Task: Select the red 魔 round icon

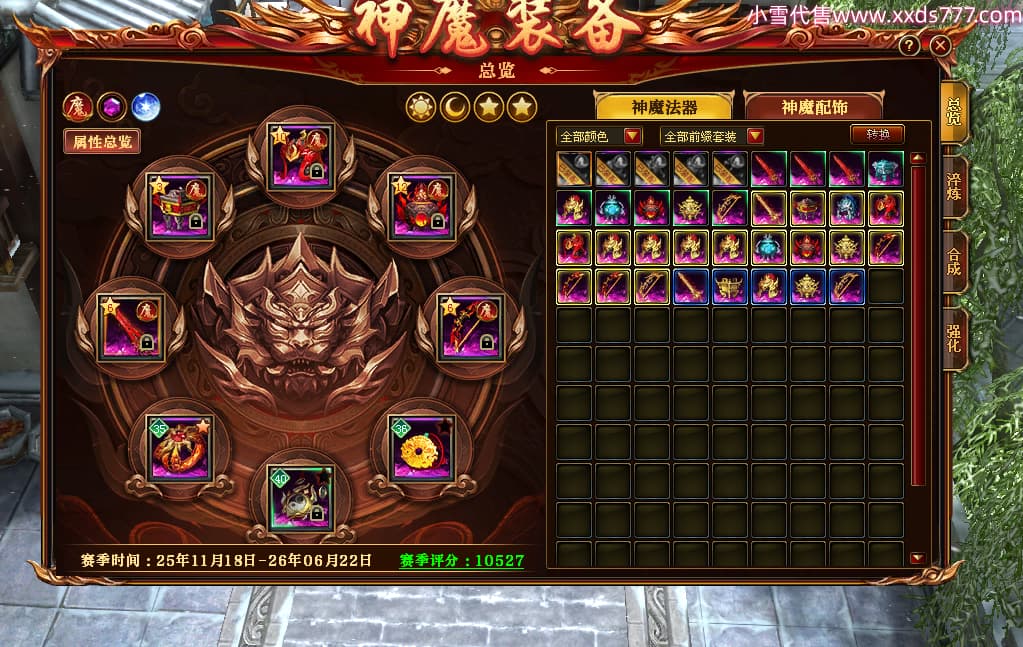Action: tap(78, 106)
